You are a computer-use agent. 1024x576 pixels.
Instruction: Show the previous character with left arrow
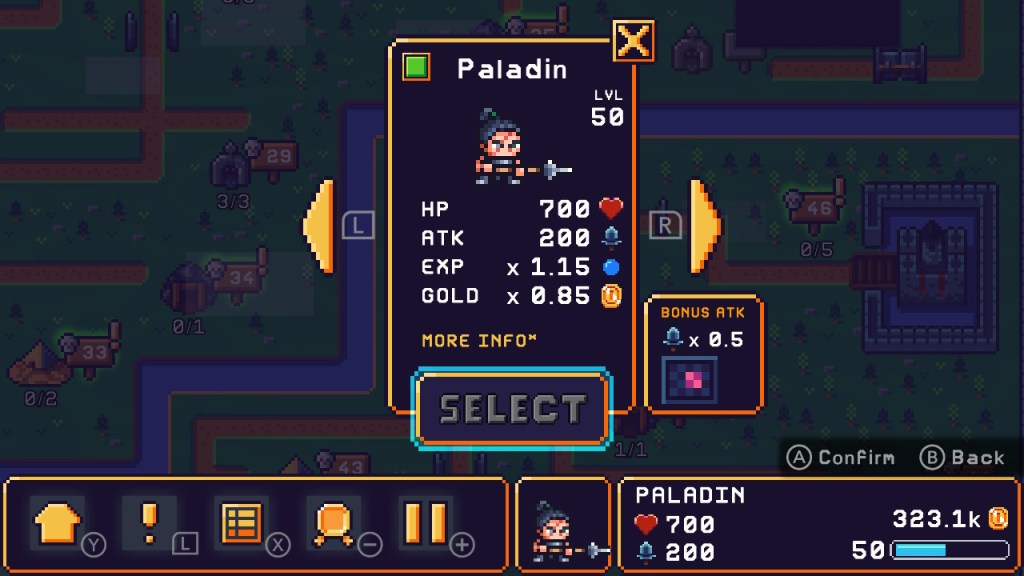319,226
